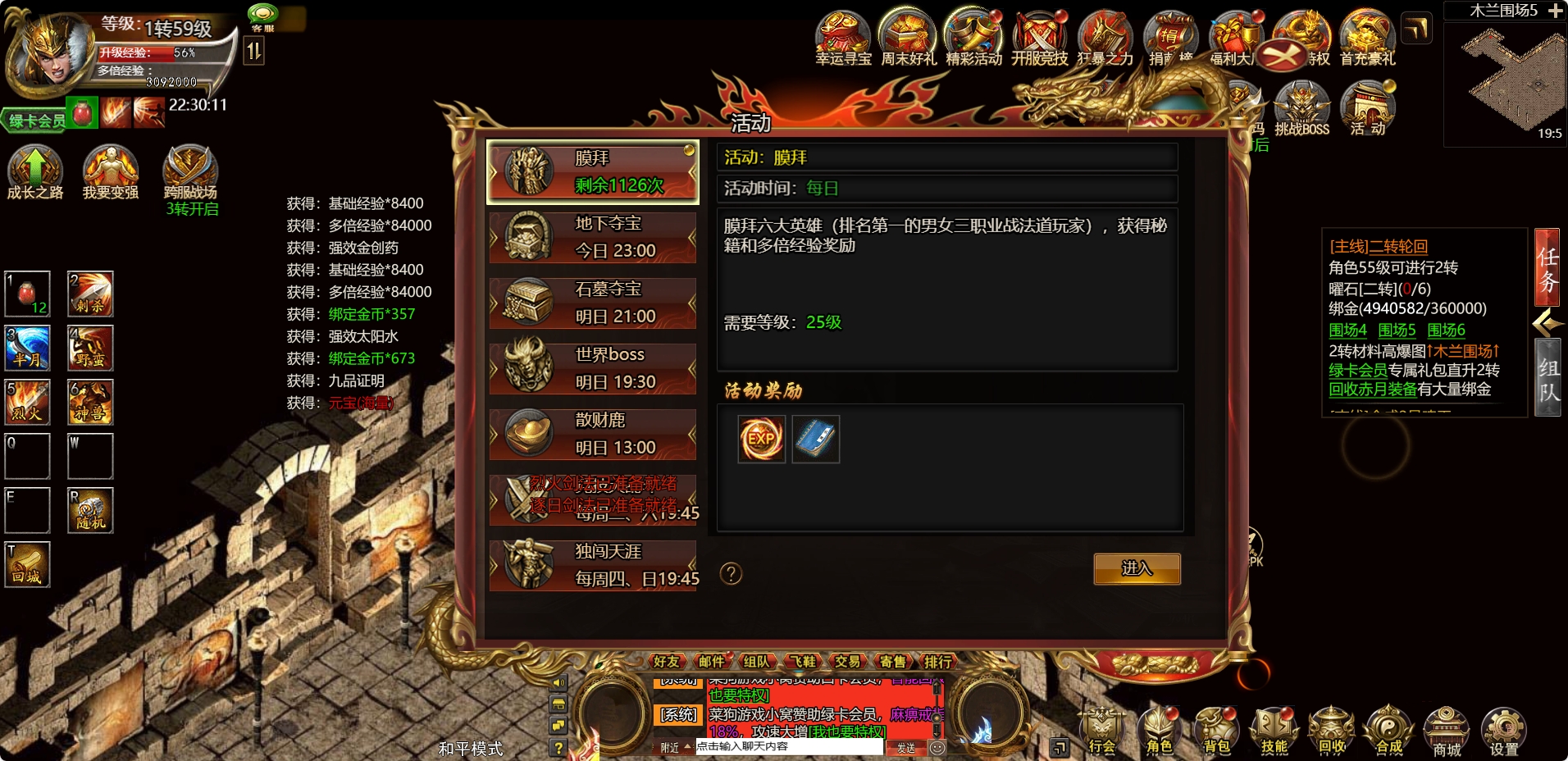Open the 排行 rankings menu
Image resolution: width=1568 pixels, height=761 pixels.
click(x=939, y=662)
